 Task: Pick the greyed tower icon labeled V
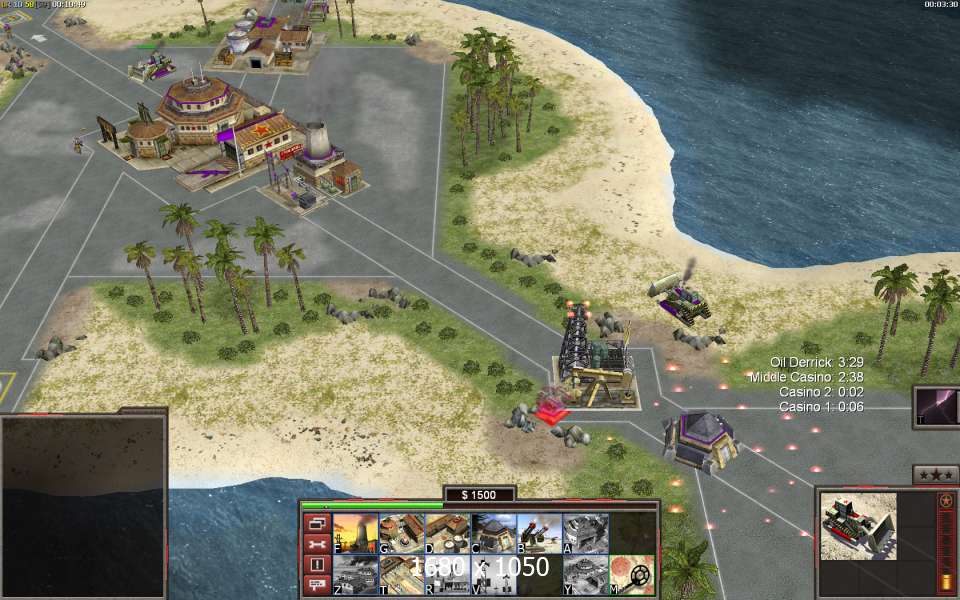(493, 575)
